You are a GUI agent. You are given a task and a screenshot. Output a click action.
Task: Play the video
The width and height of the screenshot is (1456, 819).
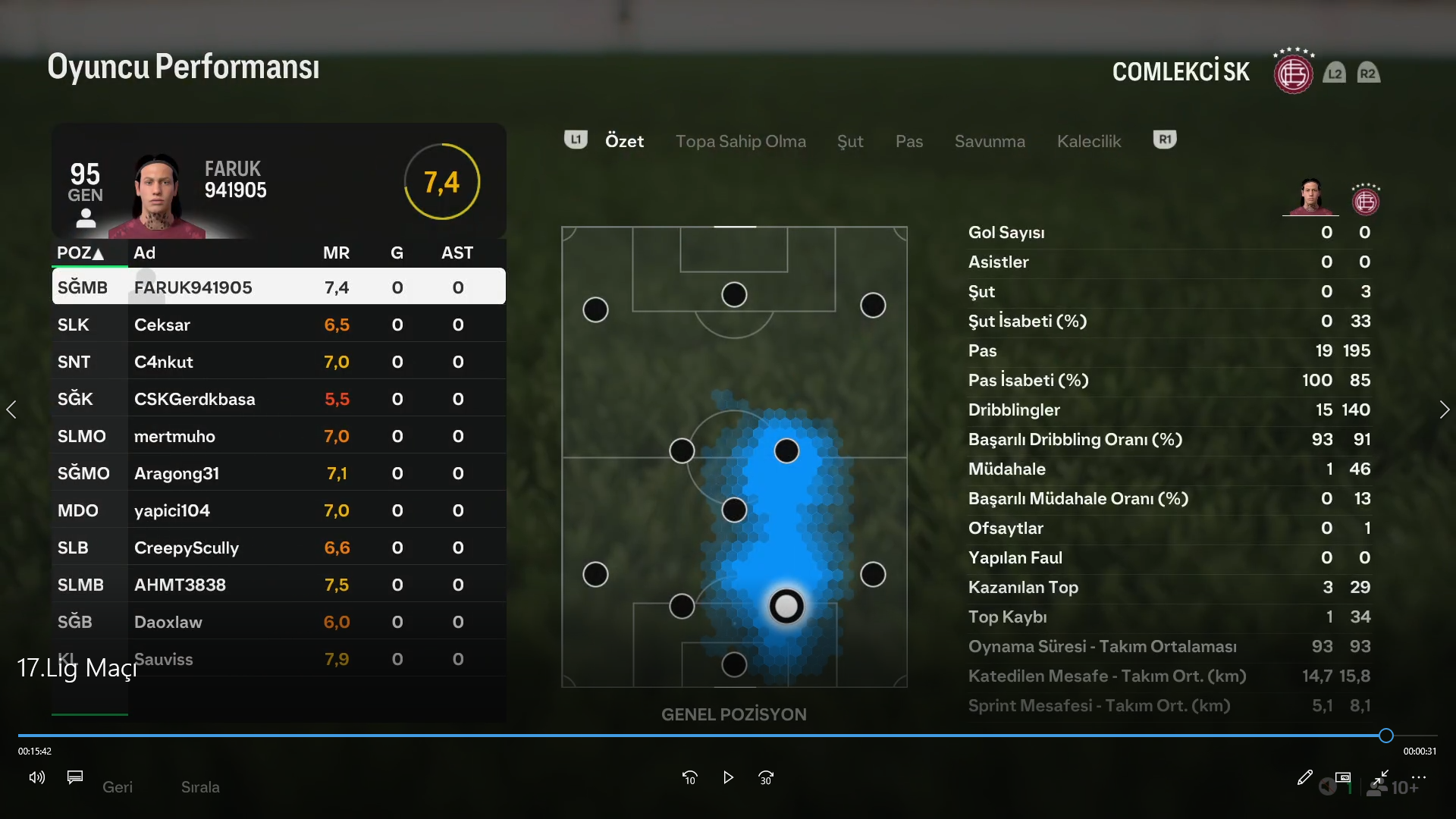click(x=728, y=777)
